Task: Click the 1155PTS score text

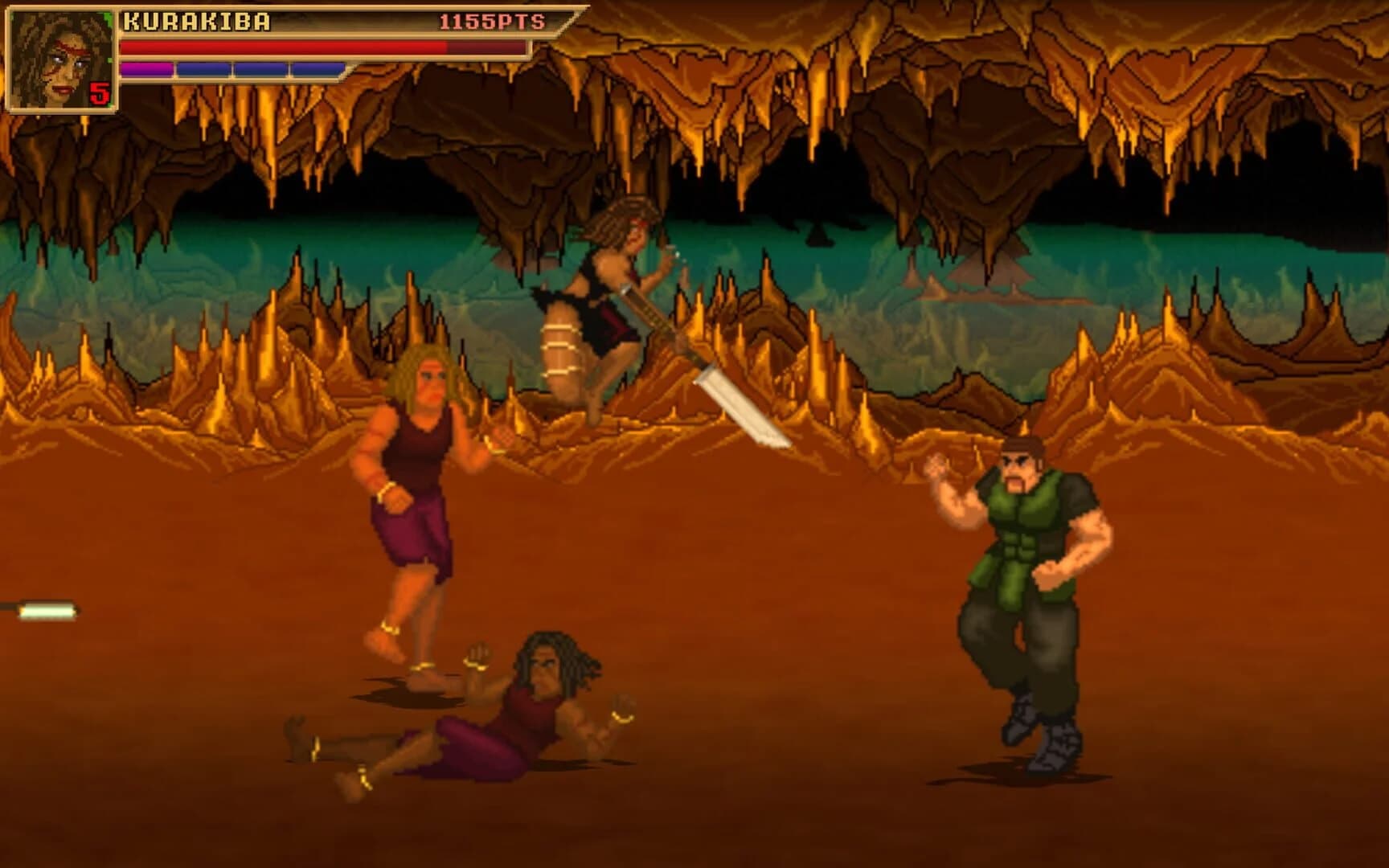Action: pos(492,23)
